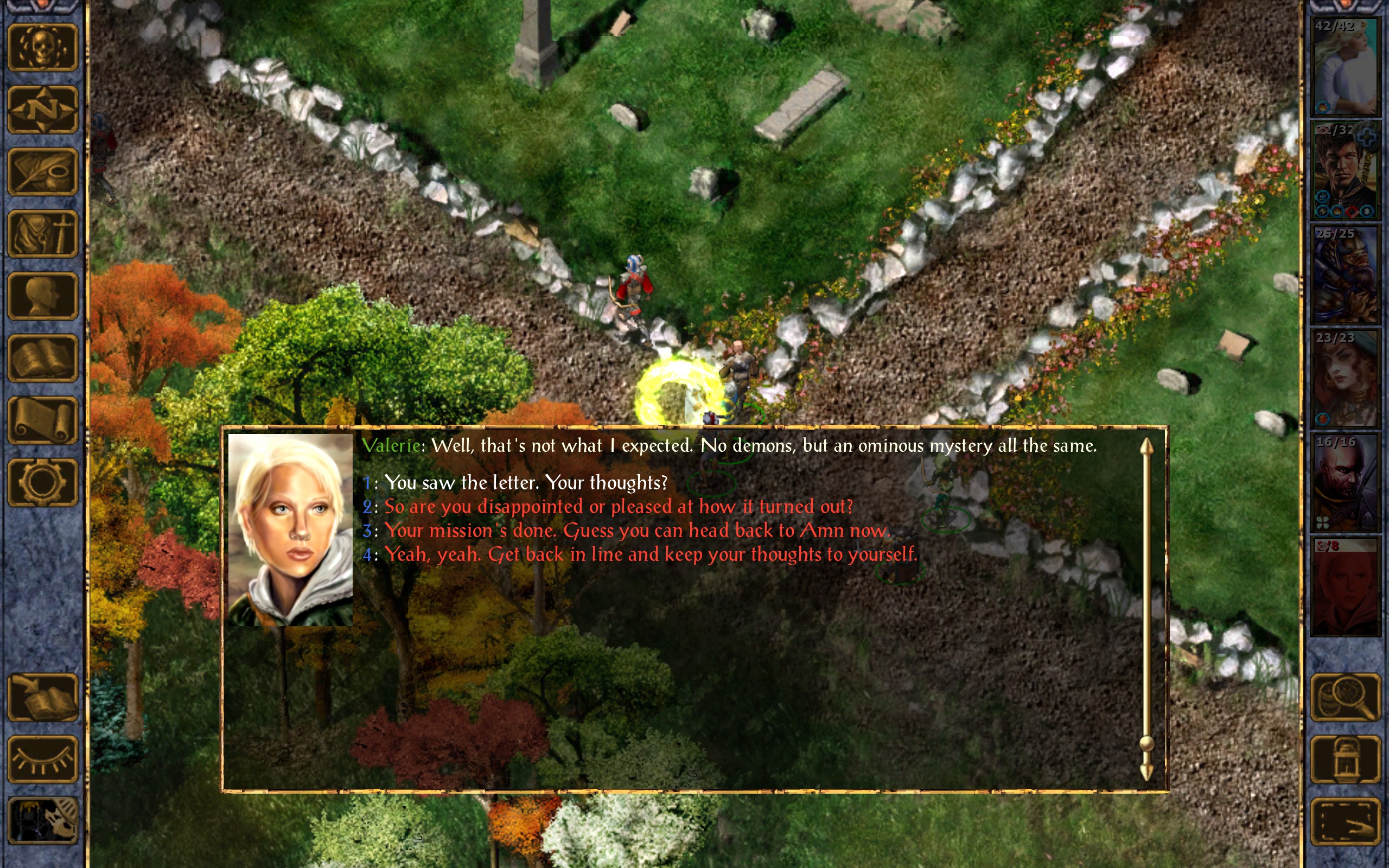Click the skull return-to-game button

(x=43, y=48)
